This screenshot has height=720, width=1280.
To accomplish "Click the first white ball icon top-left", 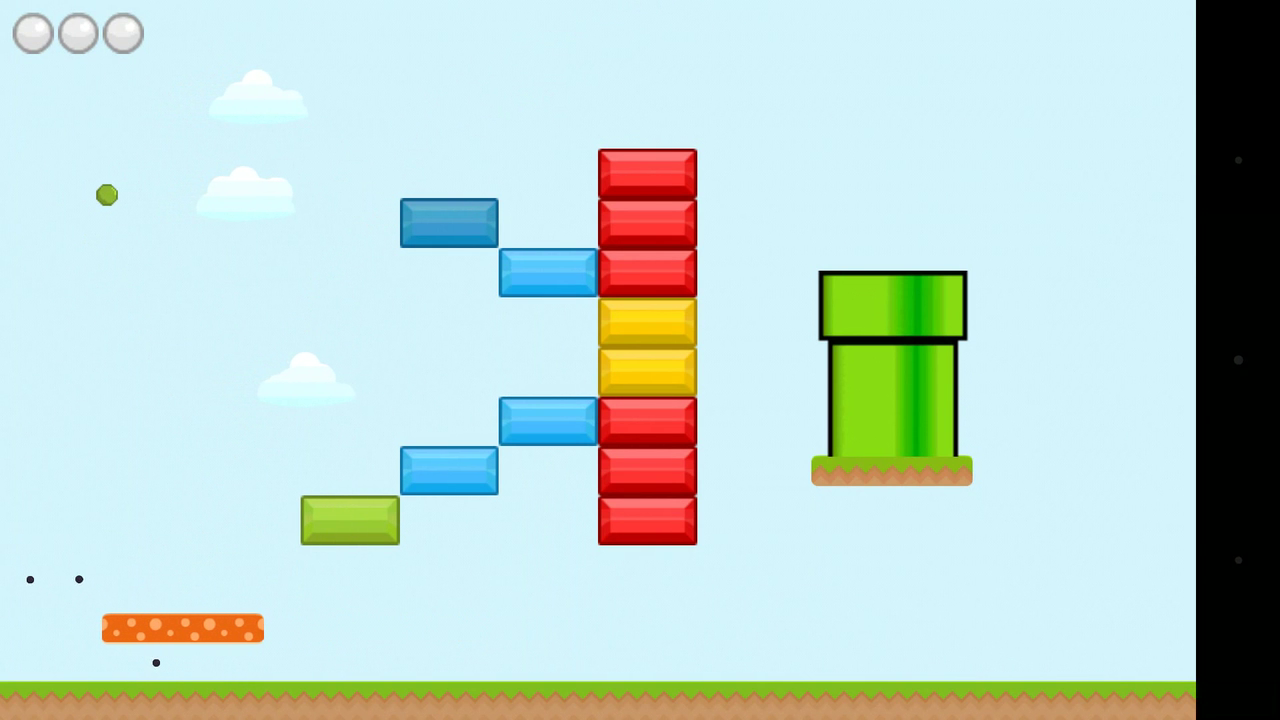I will tap(32, 33).
